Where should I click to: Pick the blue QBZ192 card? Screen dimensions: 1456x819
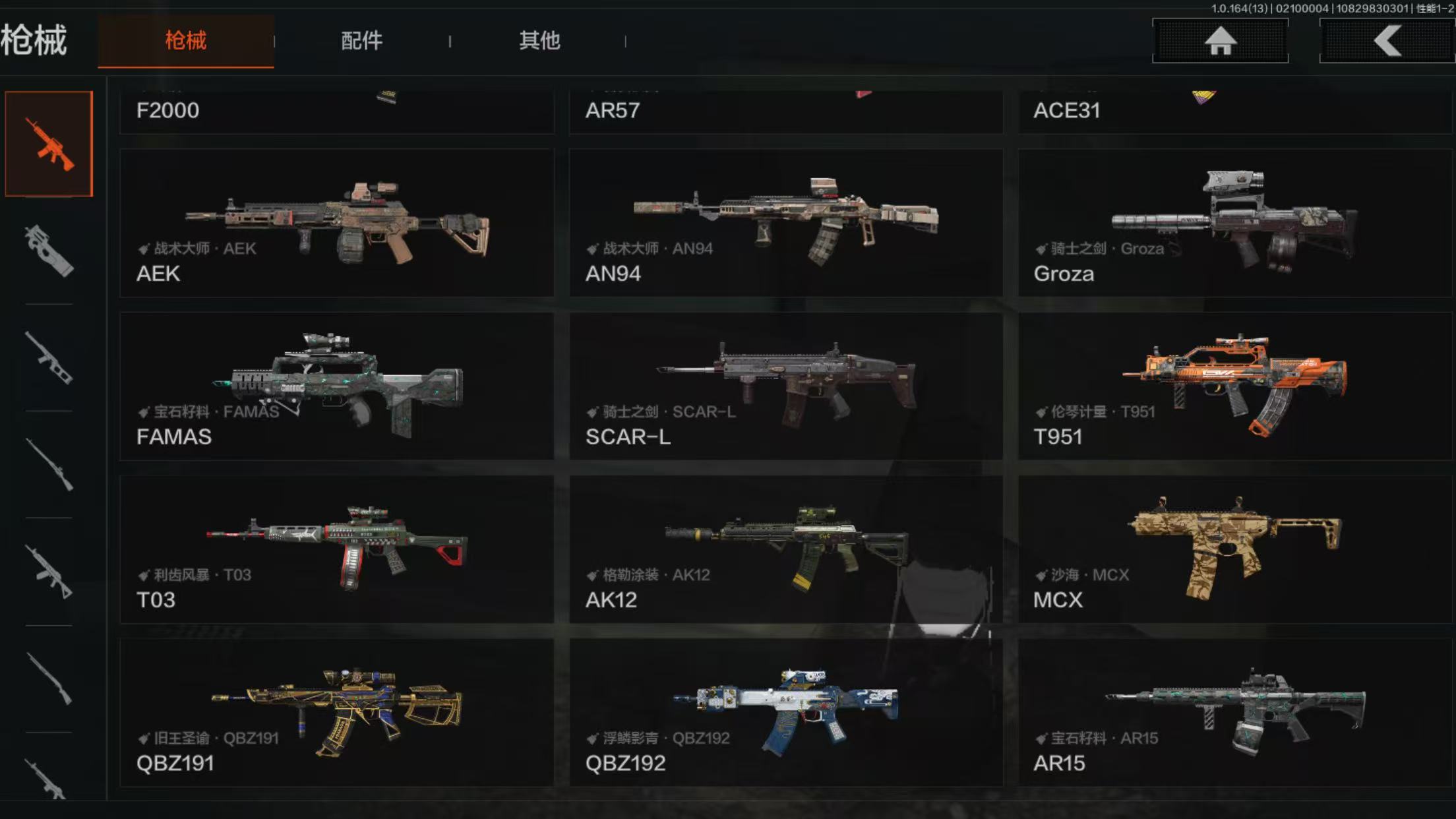click(x=785, y=712)
